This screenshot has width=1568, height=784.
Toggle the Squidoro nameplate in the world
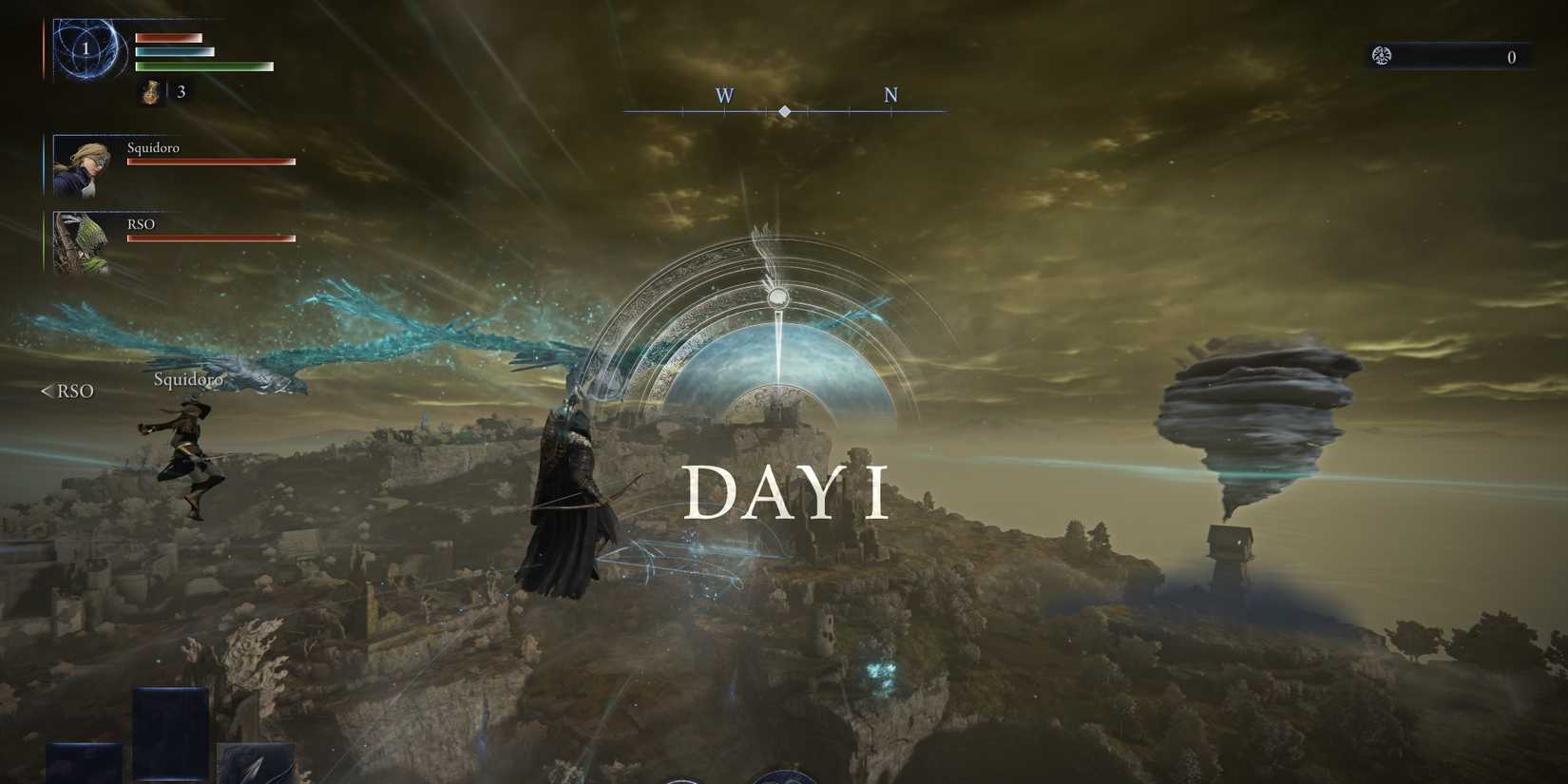[188, 378]
